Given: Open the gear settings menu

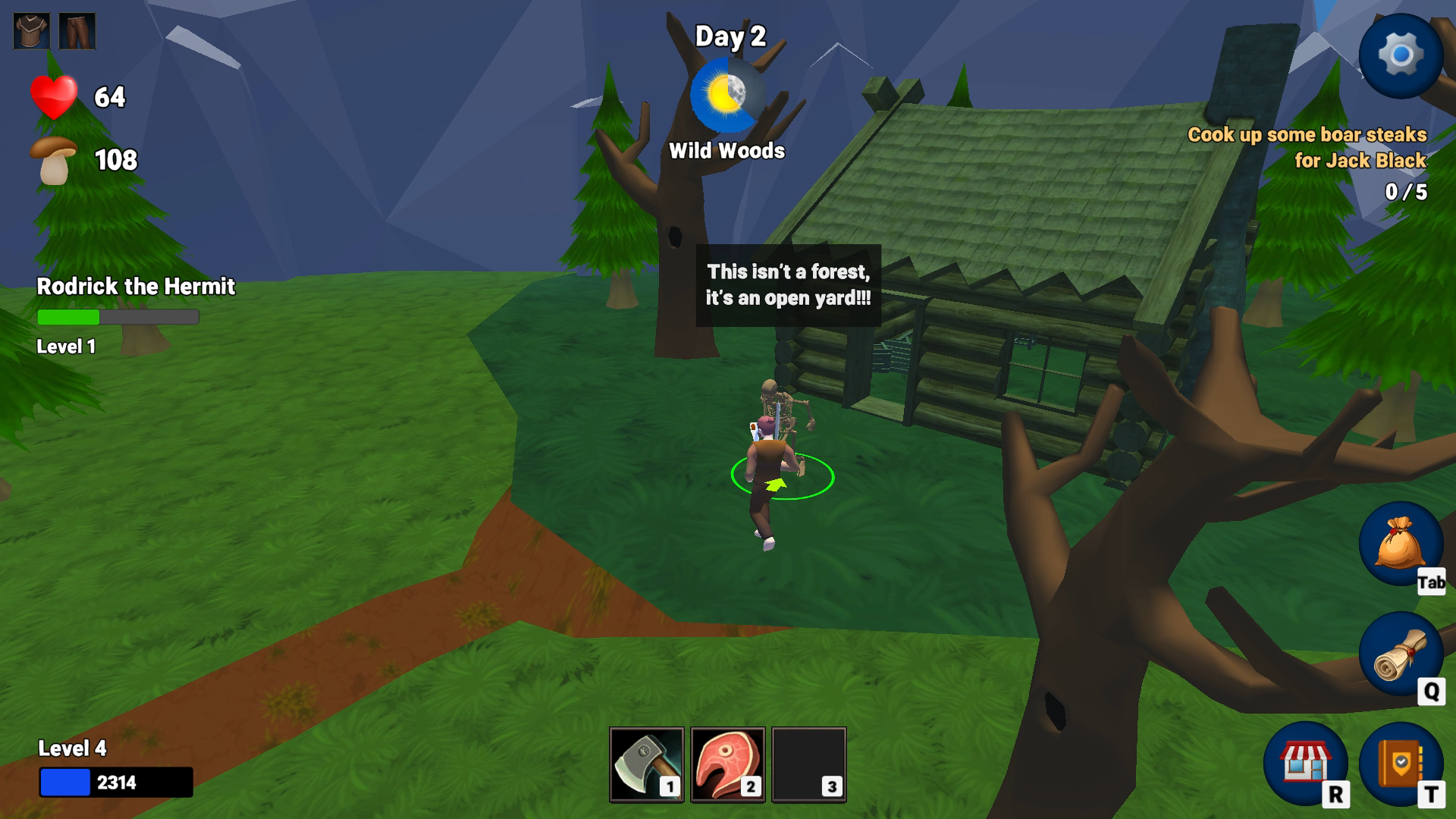Looking at the screenshot, I should coord(1400,55).
